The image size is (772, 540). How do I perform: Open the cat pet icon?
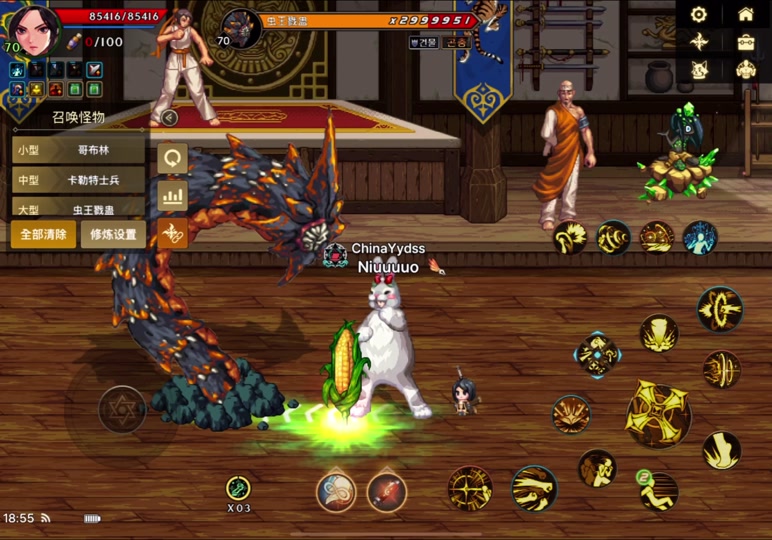pos(699,70)
